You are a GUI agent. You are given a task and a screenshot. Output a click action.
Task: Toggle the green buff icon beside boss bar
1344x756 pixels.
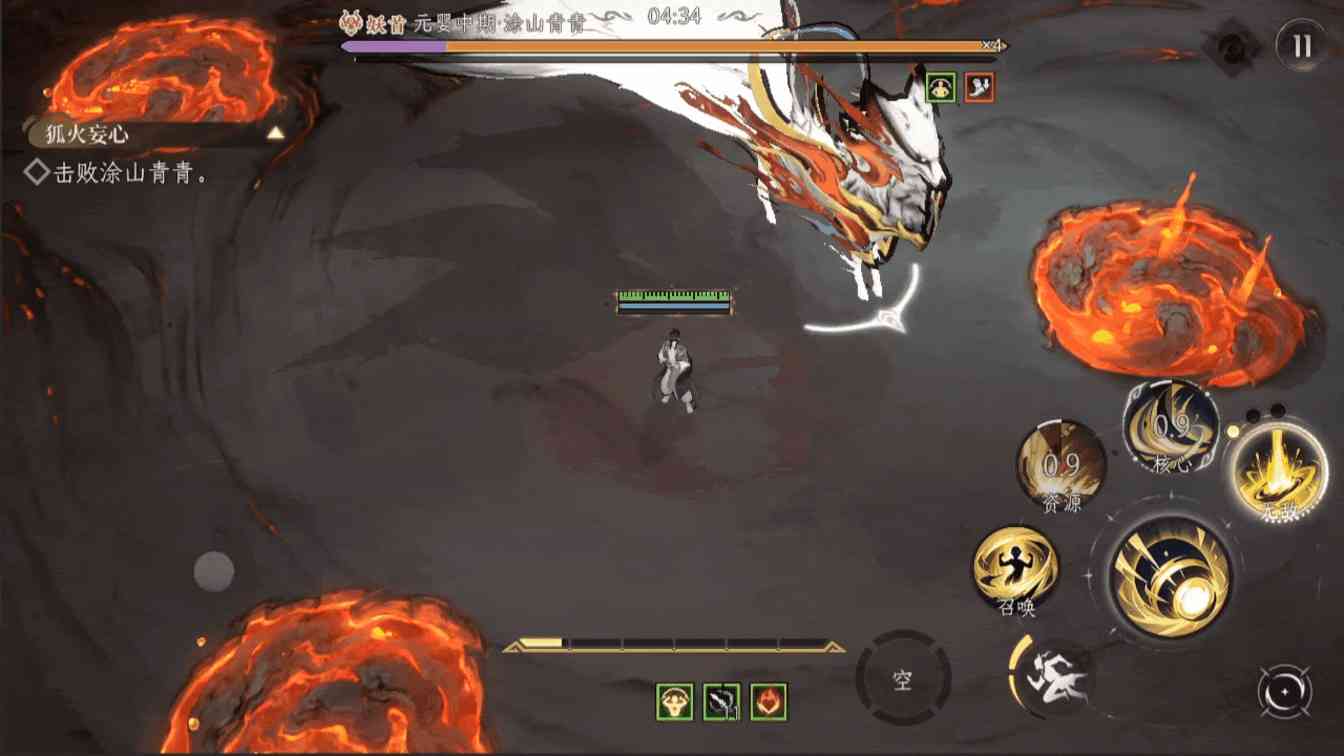(939, 87)
